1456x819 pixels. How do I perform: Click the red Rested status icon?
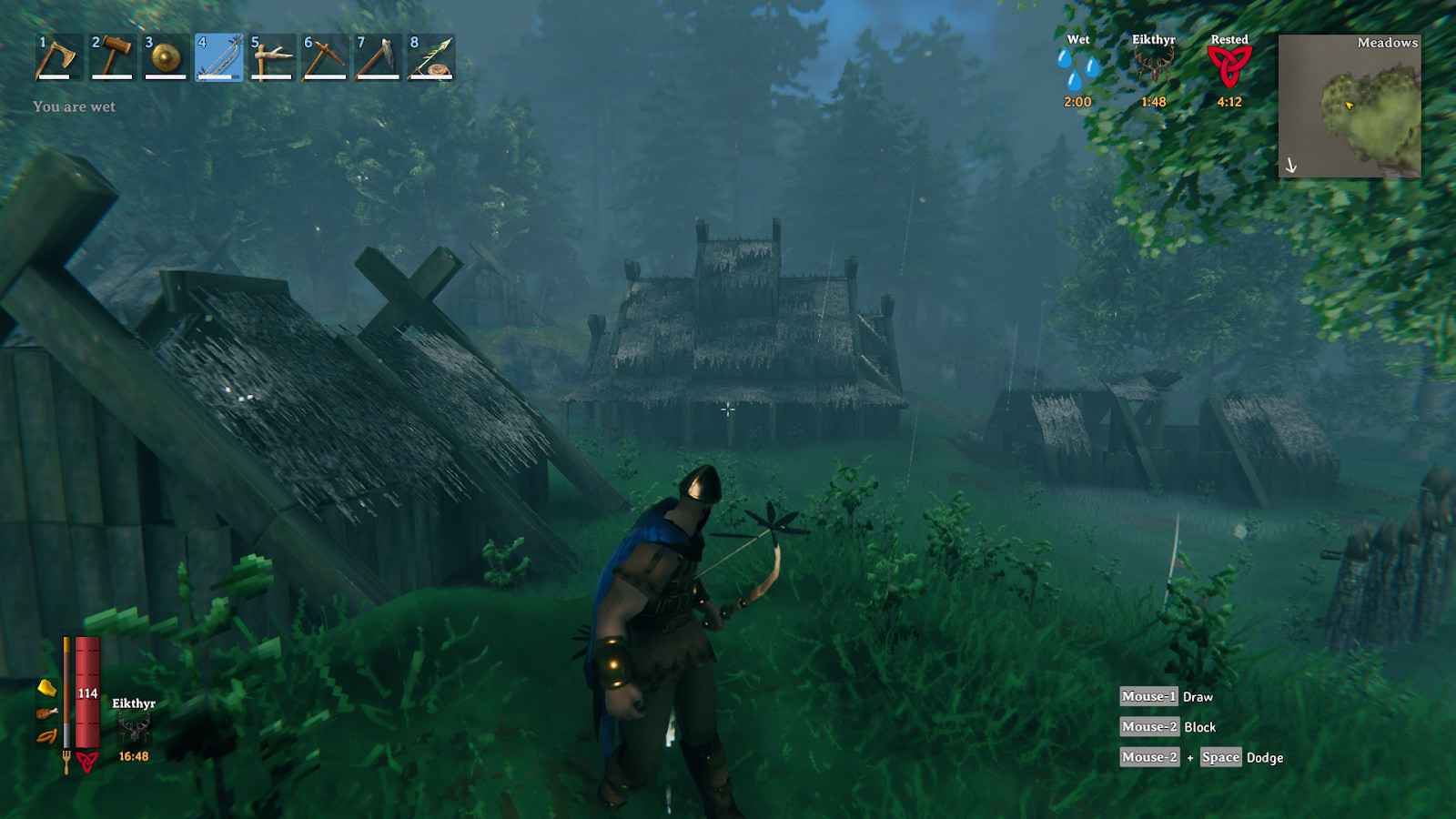tap(1229, 67)
